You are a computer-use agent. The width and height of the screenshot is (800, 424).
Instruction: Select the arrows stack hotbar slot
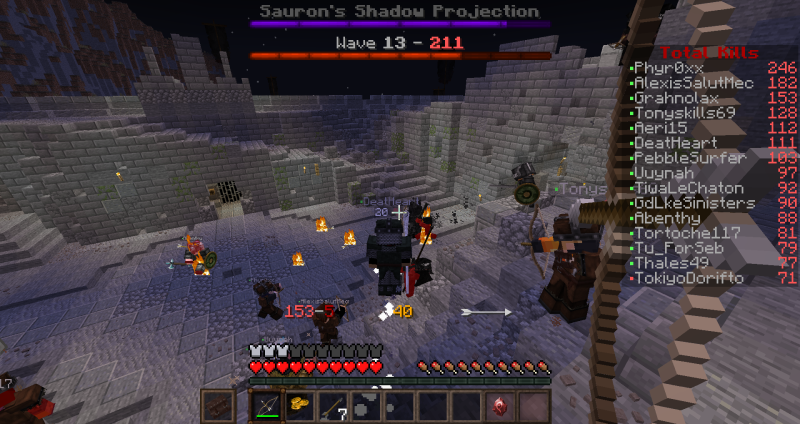[x=333, y=406]
